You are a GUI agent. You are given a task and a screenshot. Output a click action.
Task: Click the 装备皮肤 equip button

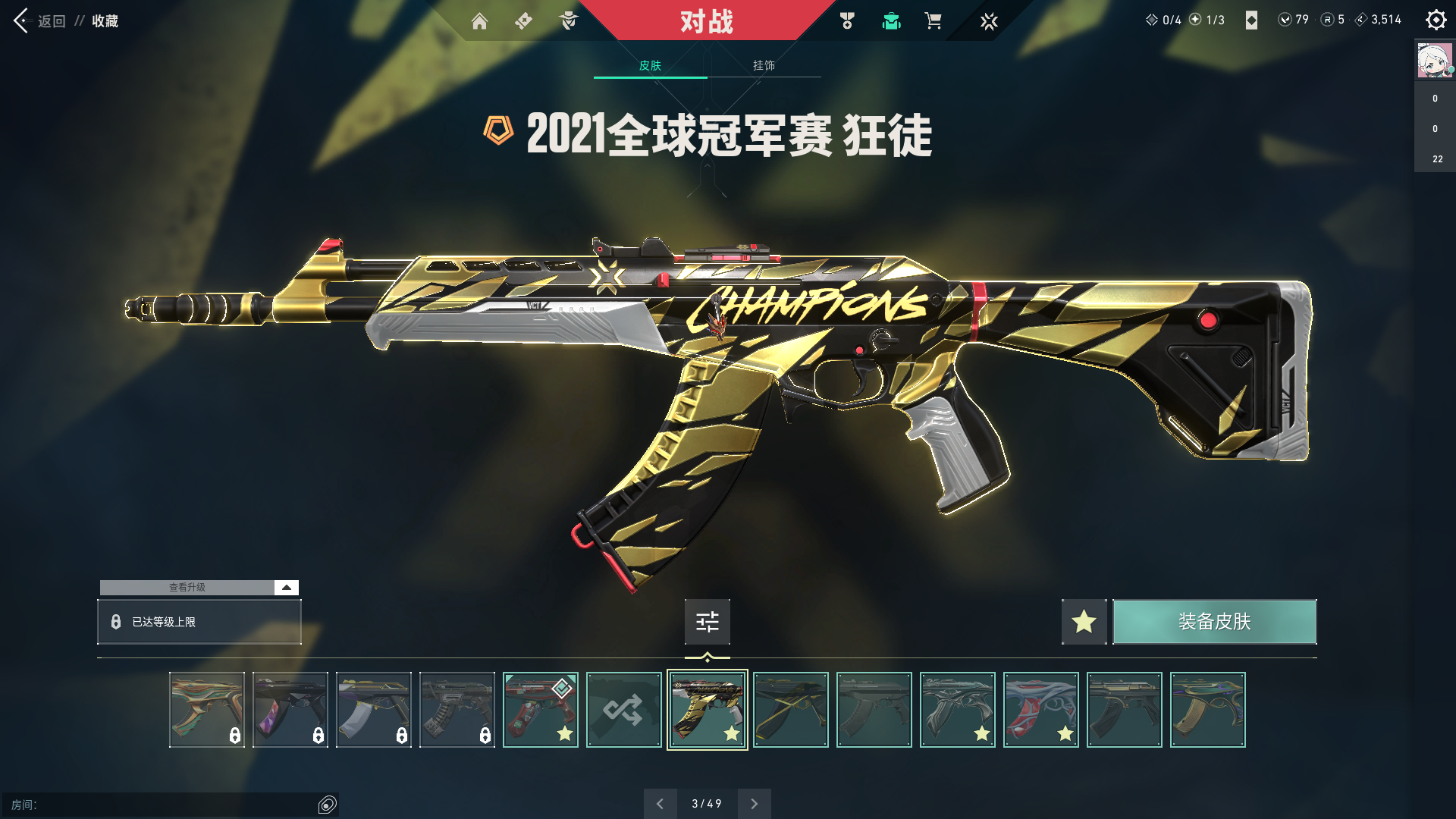click(x=1214, y=622)
